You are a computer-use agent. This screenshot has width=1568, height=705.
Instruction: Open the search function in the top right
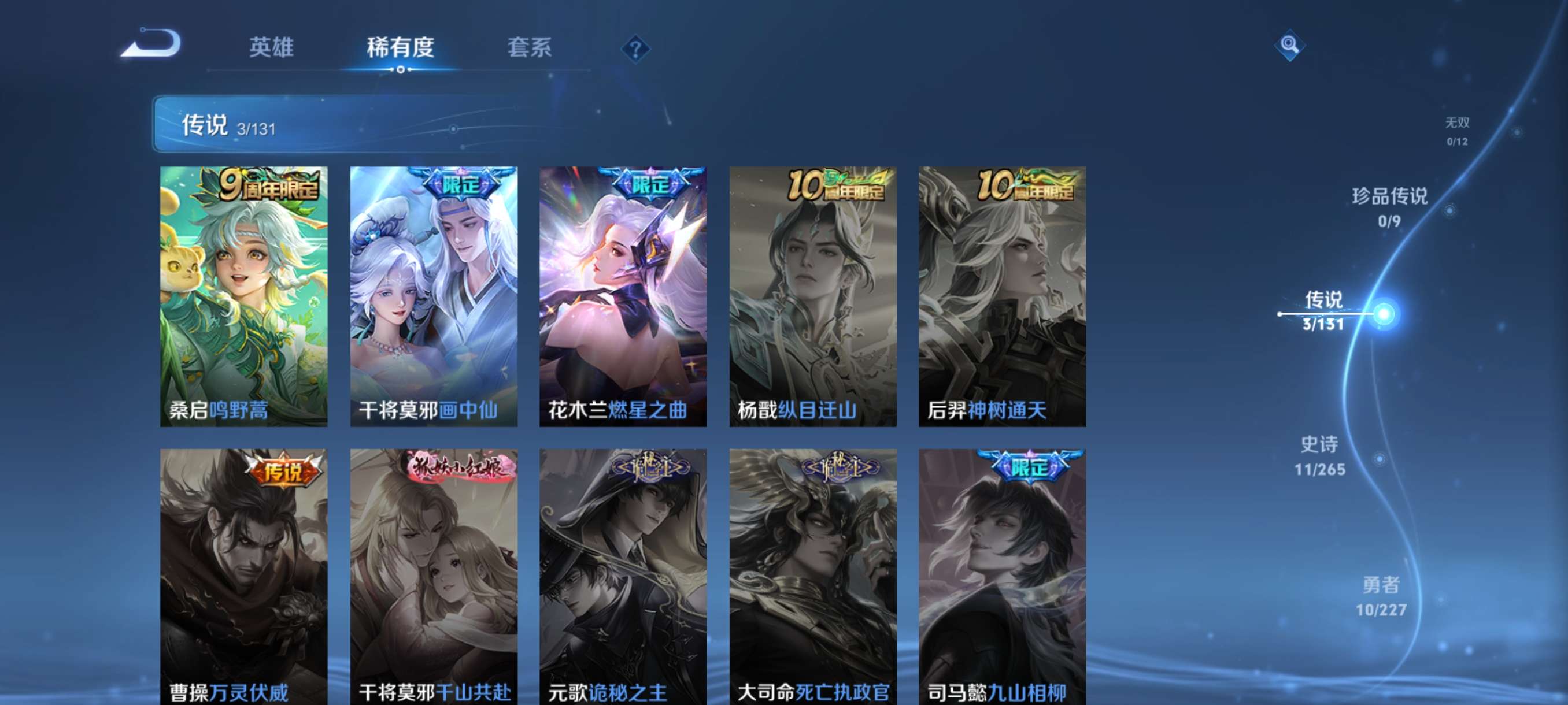click(x=1290, y=45)
